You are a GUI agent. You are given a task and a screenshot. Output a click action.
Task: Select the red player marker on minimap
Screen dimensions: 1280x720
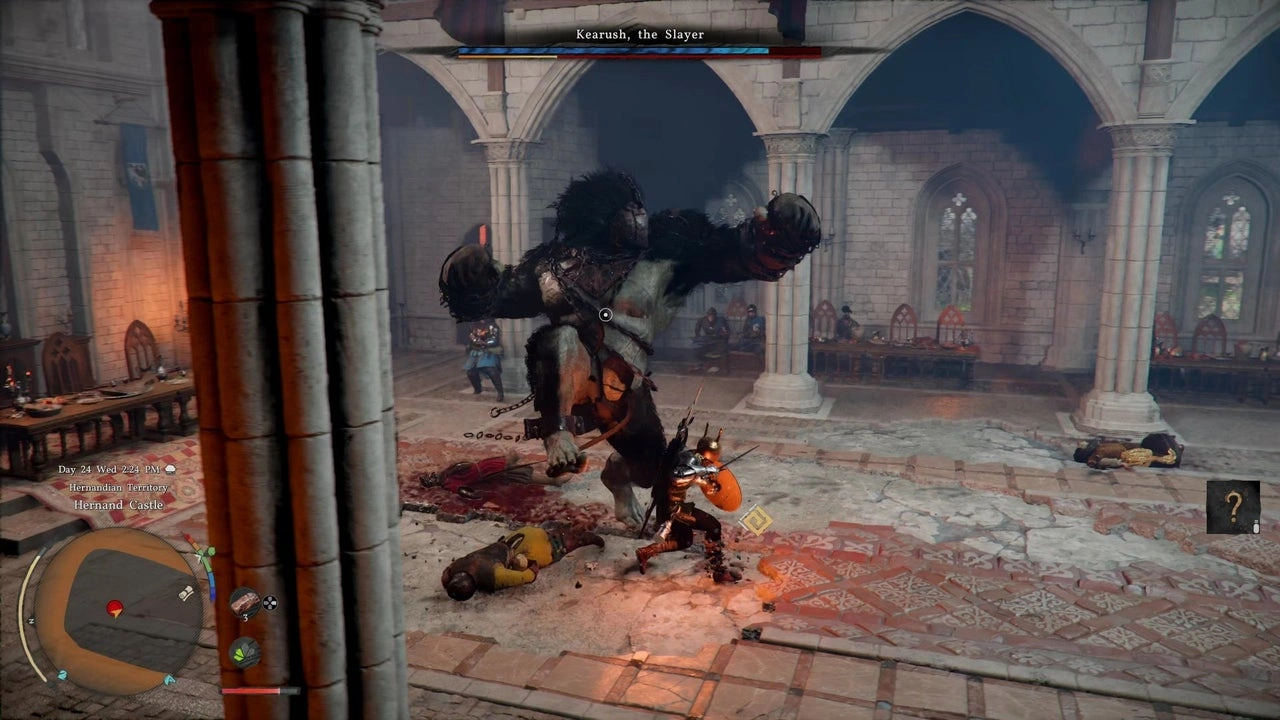click(115, 607)
